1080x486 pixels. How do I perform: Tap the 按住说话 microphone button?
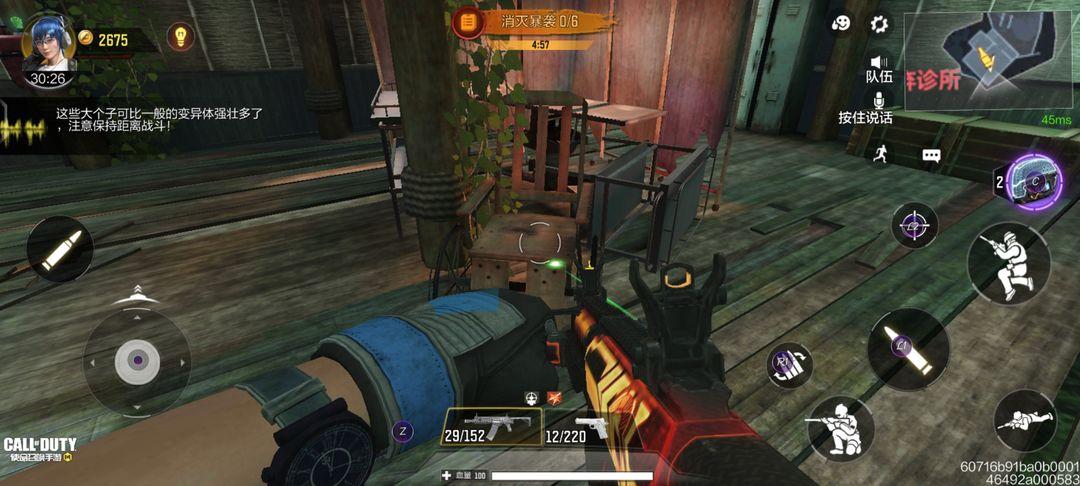(x=879, y=102)
